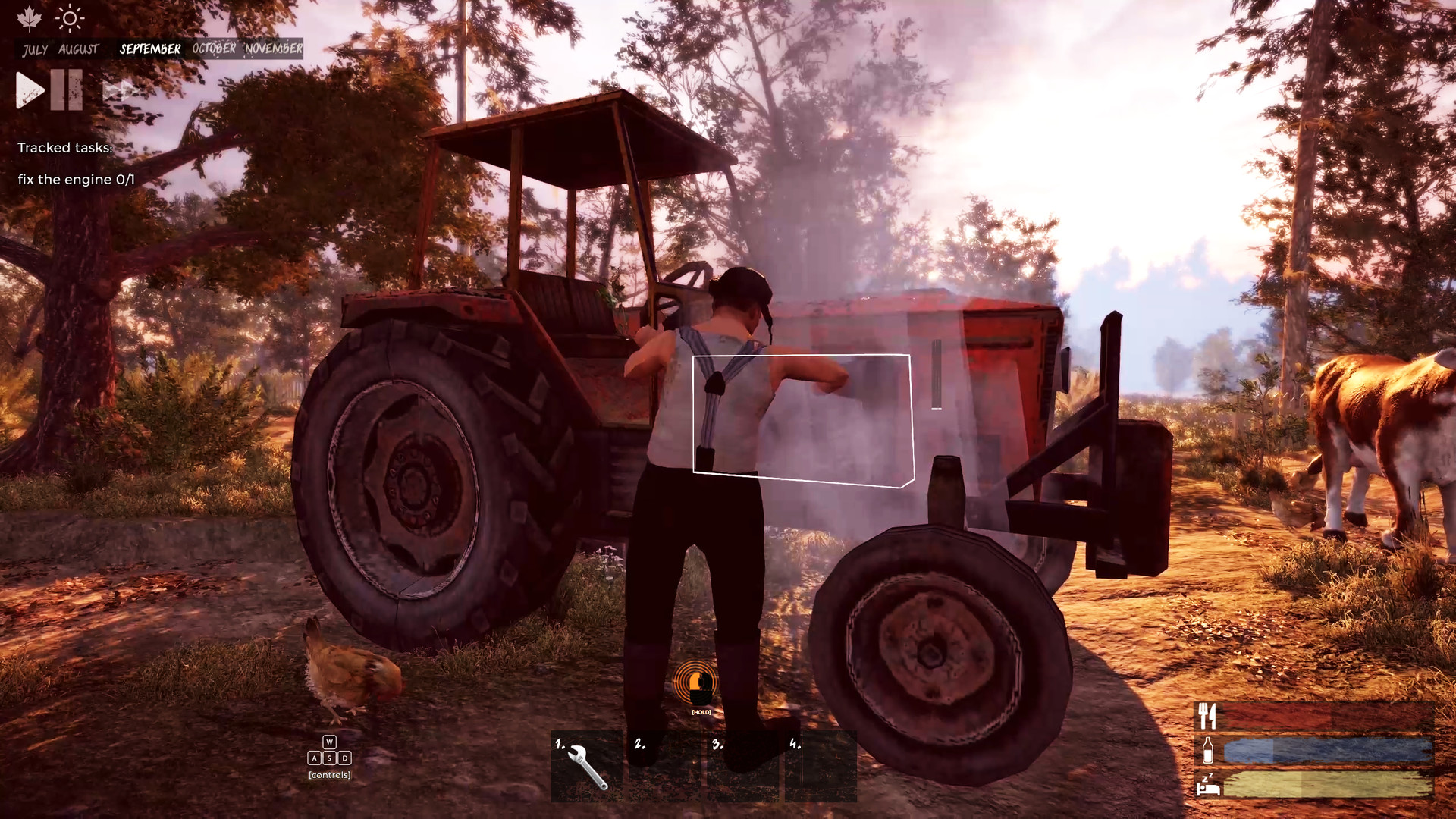Pause the game time
The height and width of the screenshot is (819, 1456).
pyautogui.click(x=67, y=89)
